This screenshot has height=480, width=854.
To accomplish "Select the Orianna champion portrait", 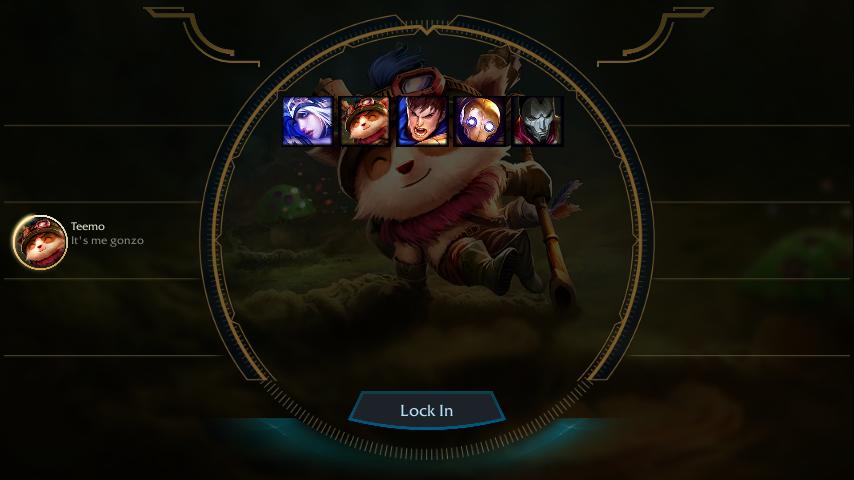I will (480, 121).
